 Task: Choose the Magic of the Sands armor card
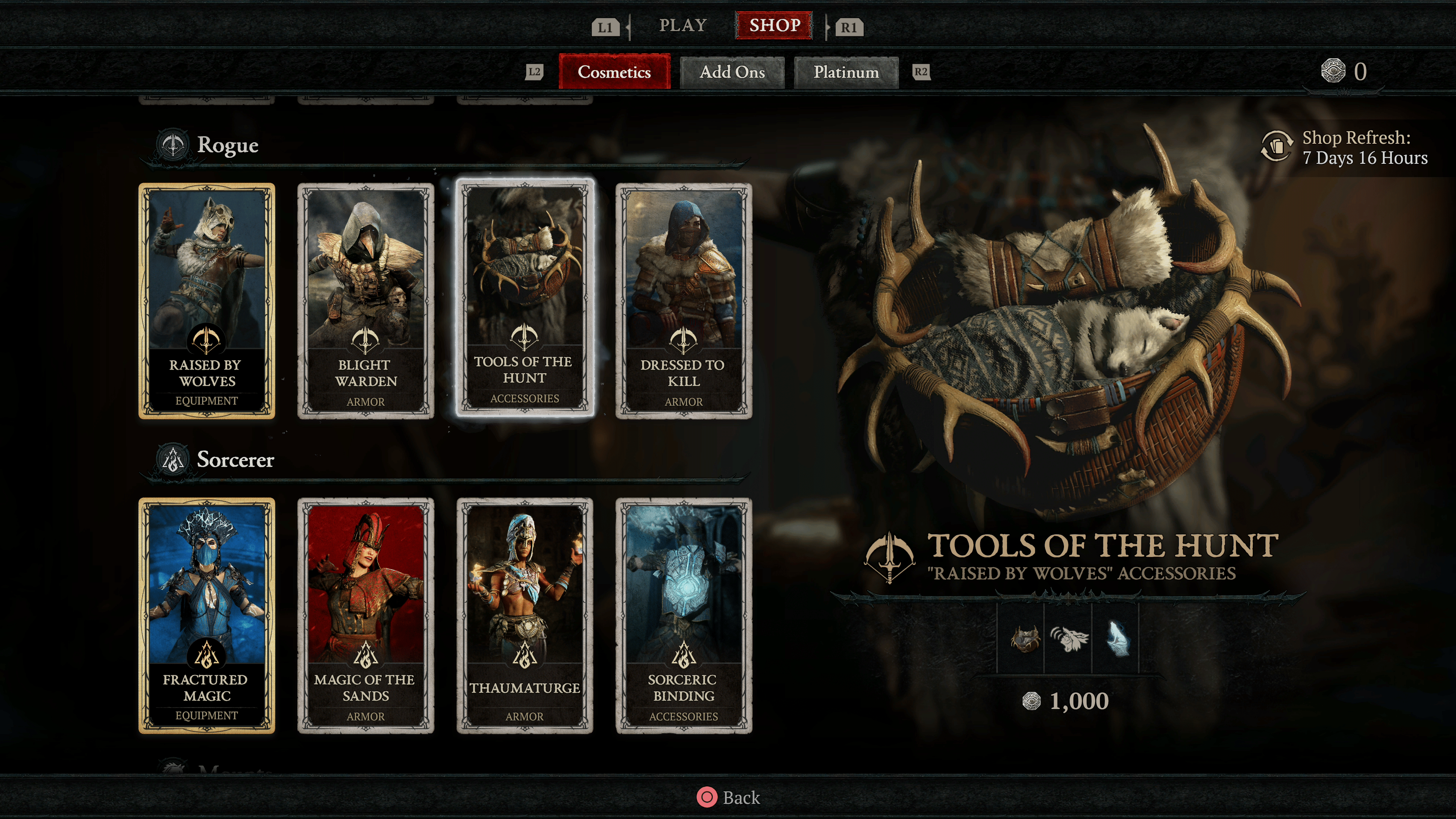[366, 615]
